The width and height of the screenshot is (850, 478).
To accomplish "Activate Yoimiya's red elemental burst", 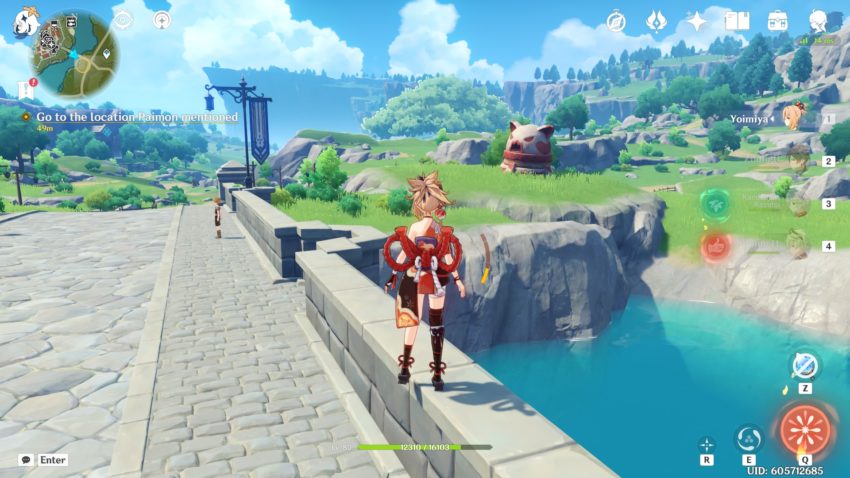I will click(804, 428).
